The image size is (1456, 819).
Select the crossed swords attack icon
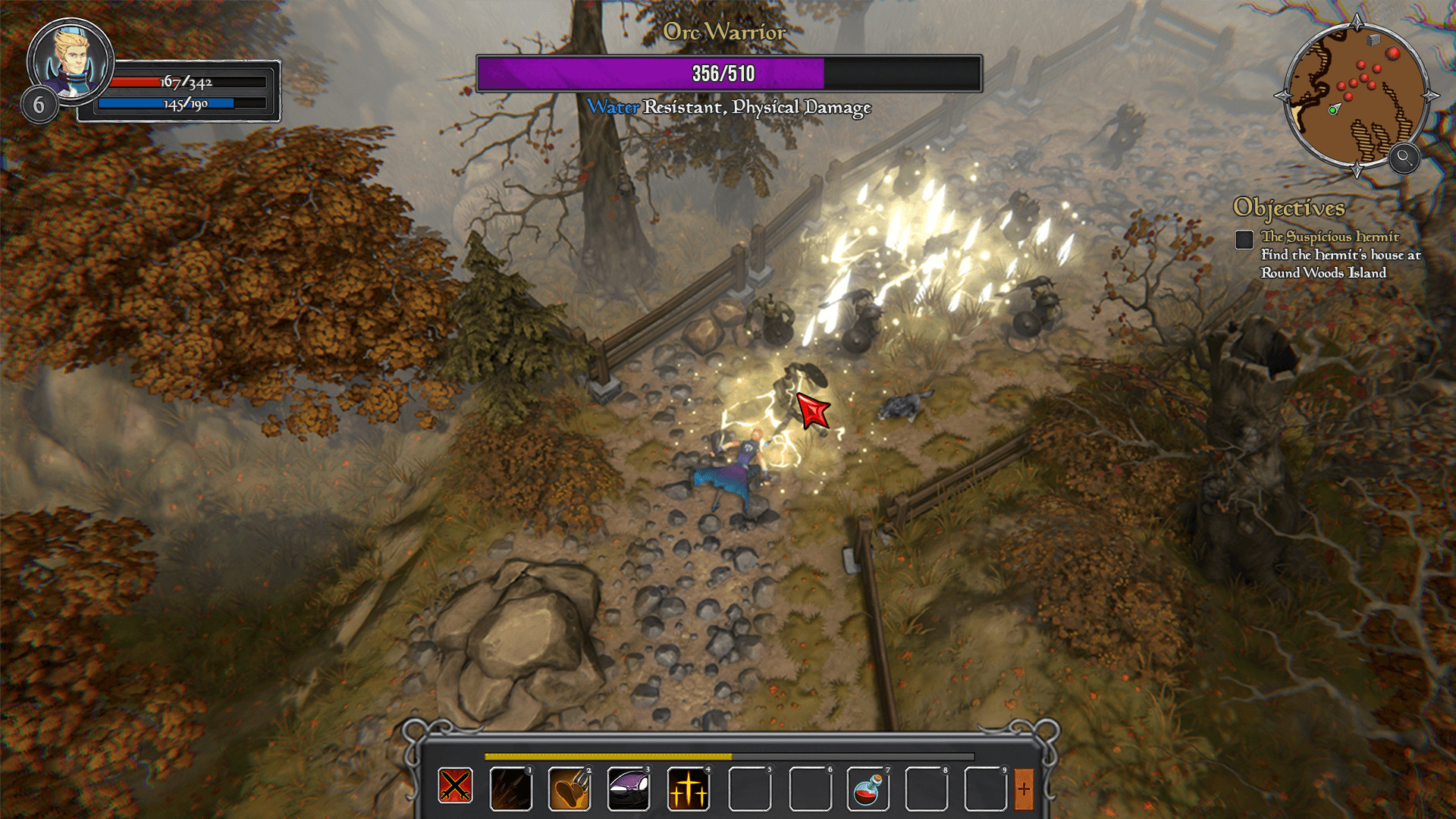(453, 787)
